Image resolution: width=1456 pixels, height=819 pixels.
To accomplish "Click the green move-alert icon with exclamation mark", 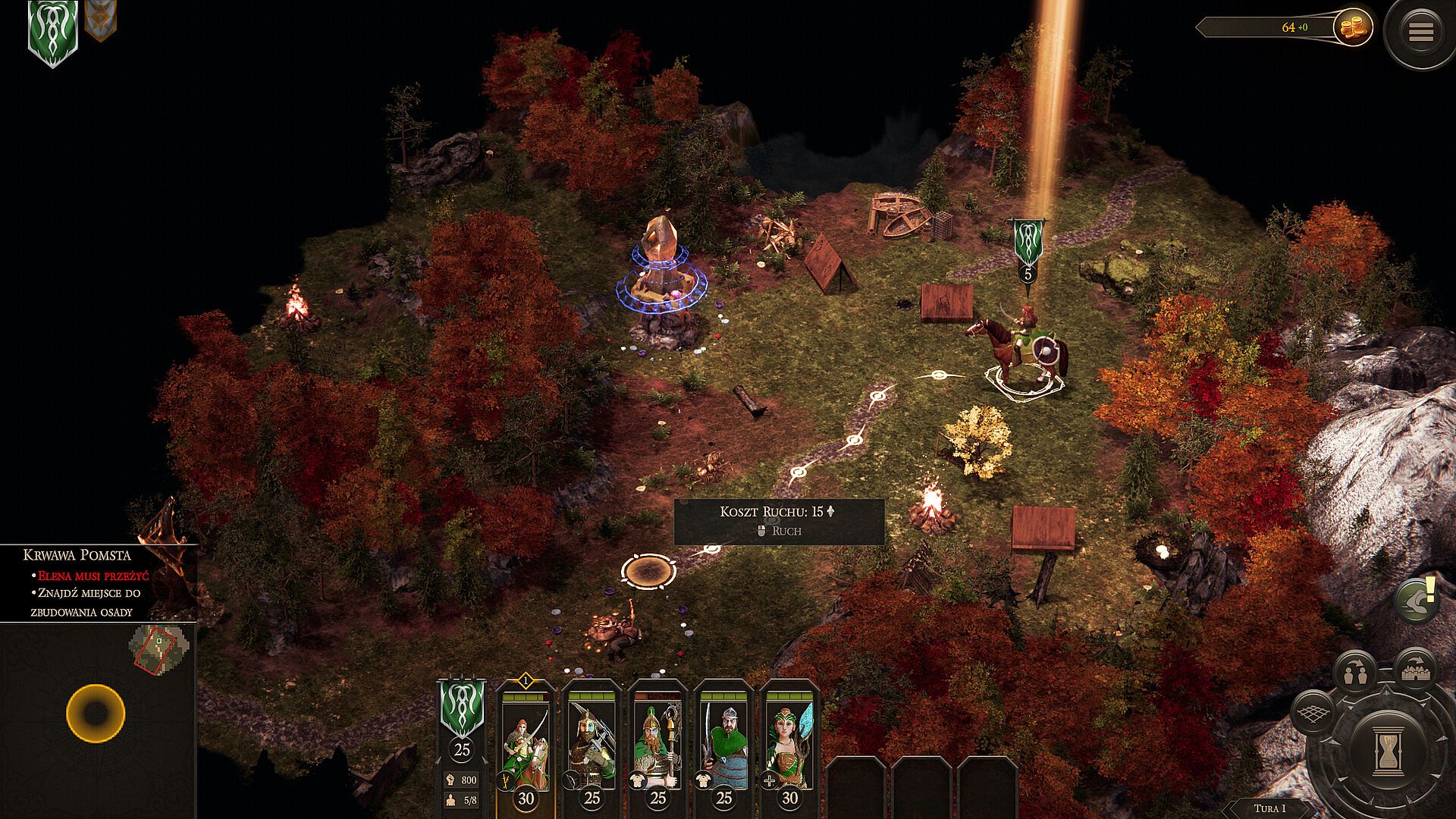I will click(1416, 600).
